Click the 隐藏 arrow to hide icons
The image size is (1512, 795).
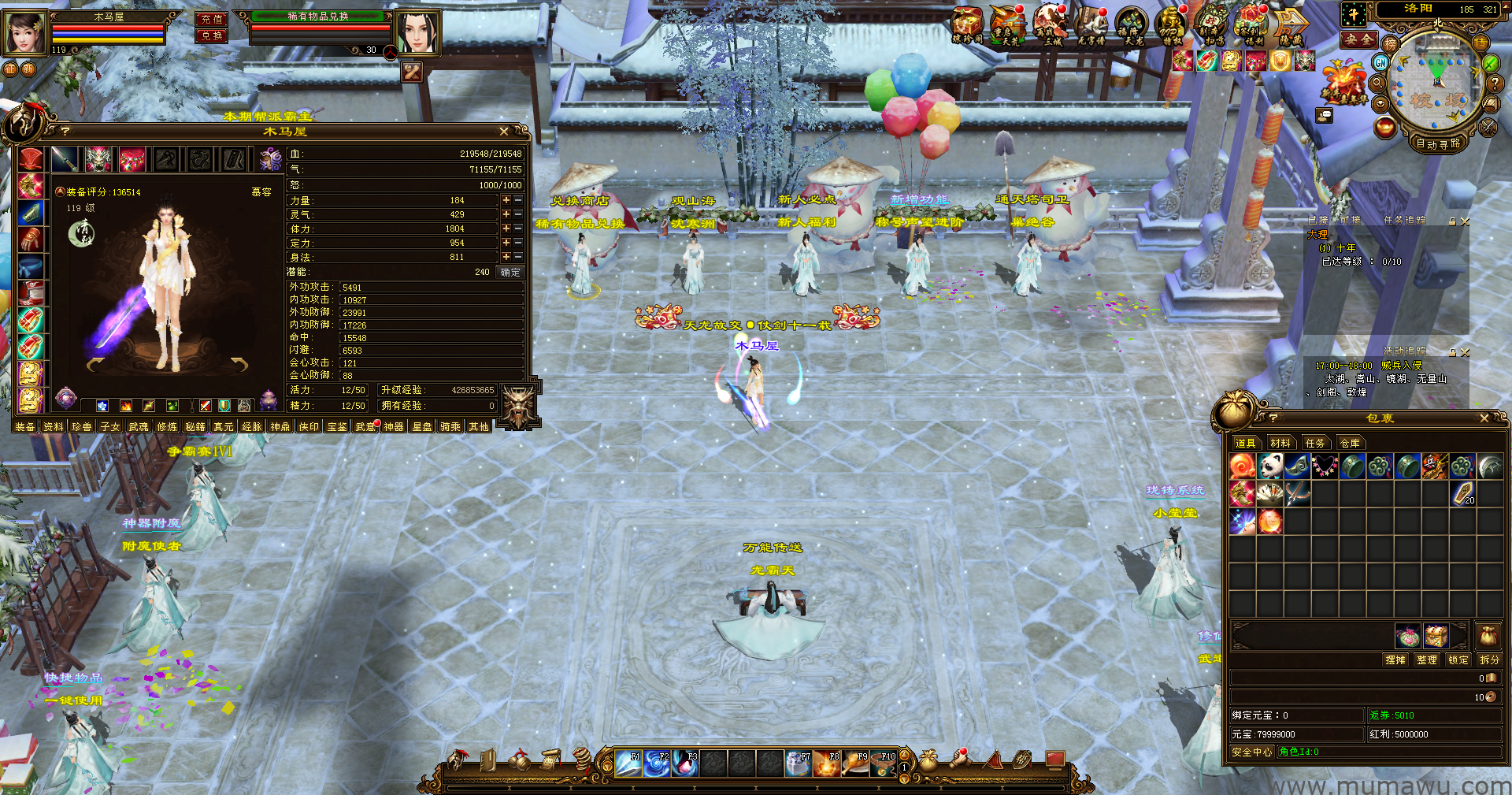tap(1291, 25)
